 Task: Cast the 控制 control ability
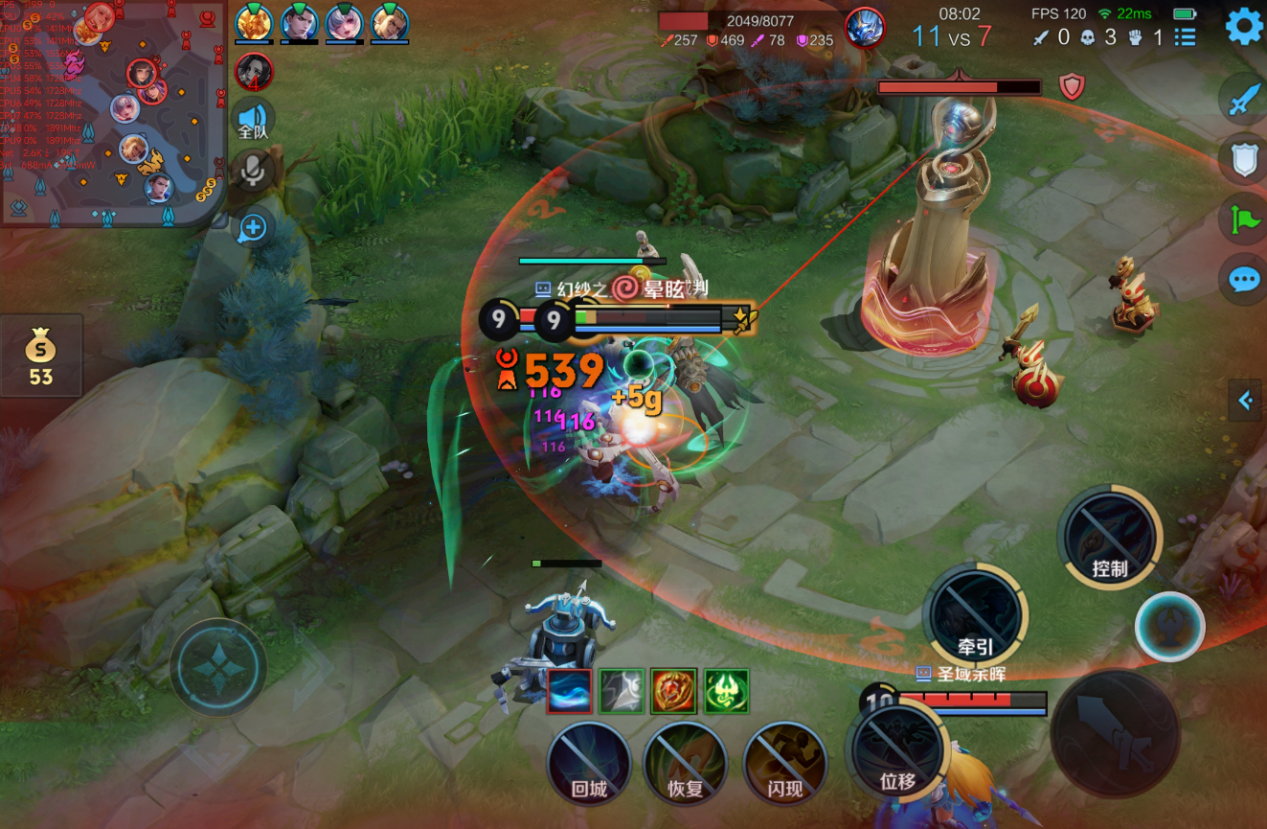click(x=1109, y=537)
